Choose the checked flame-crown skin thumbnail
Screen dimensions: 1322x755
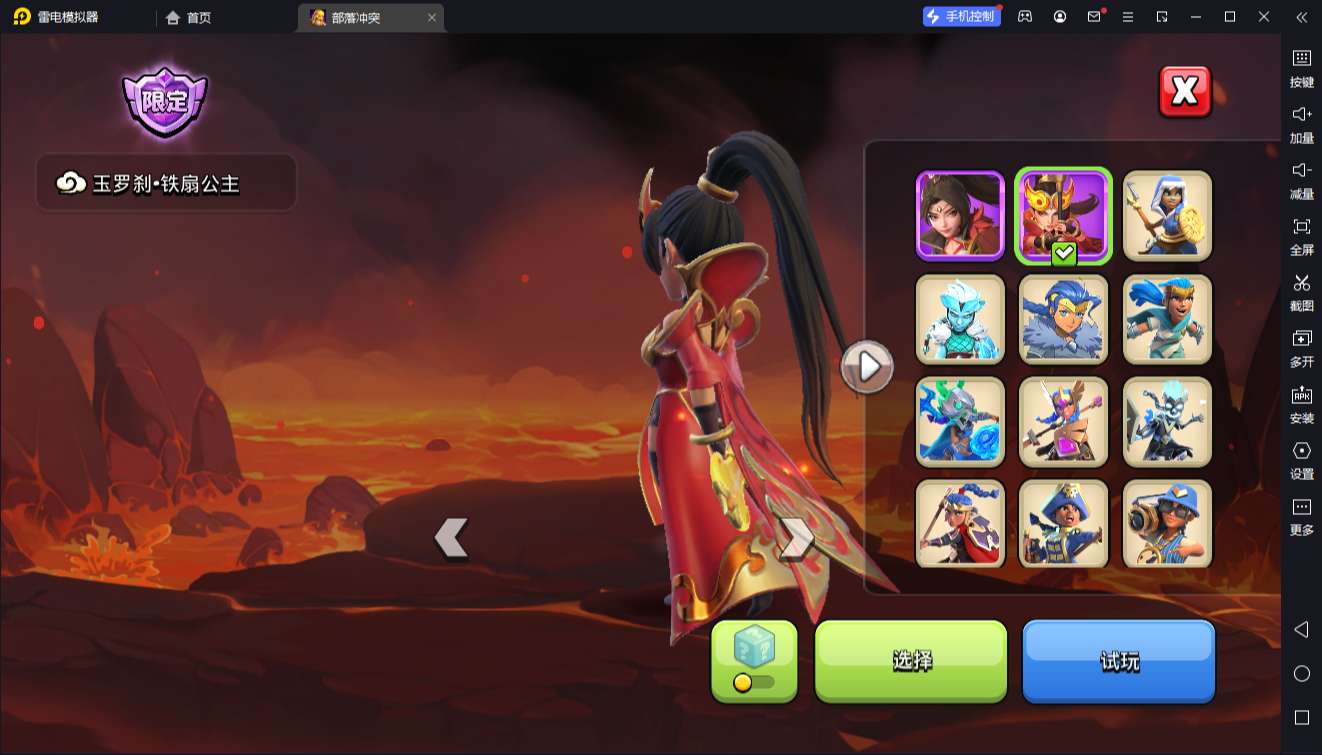pyautogui.click(x=1063, y=215)
